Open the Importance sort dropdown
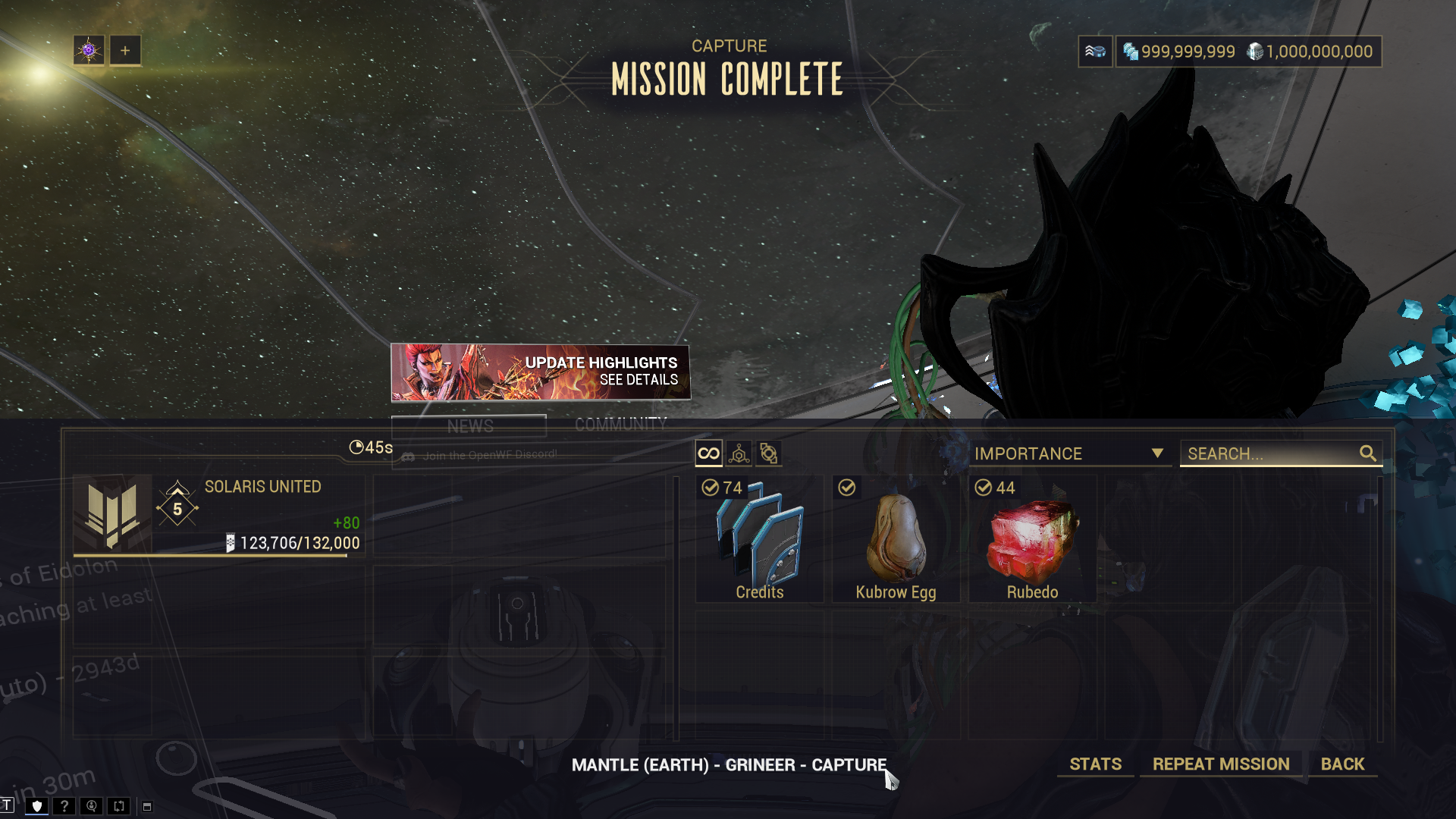Image resolution: width=1456 pixels, height=819 pixels. click(1068, 453)
